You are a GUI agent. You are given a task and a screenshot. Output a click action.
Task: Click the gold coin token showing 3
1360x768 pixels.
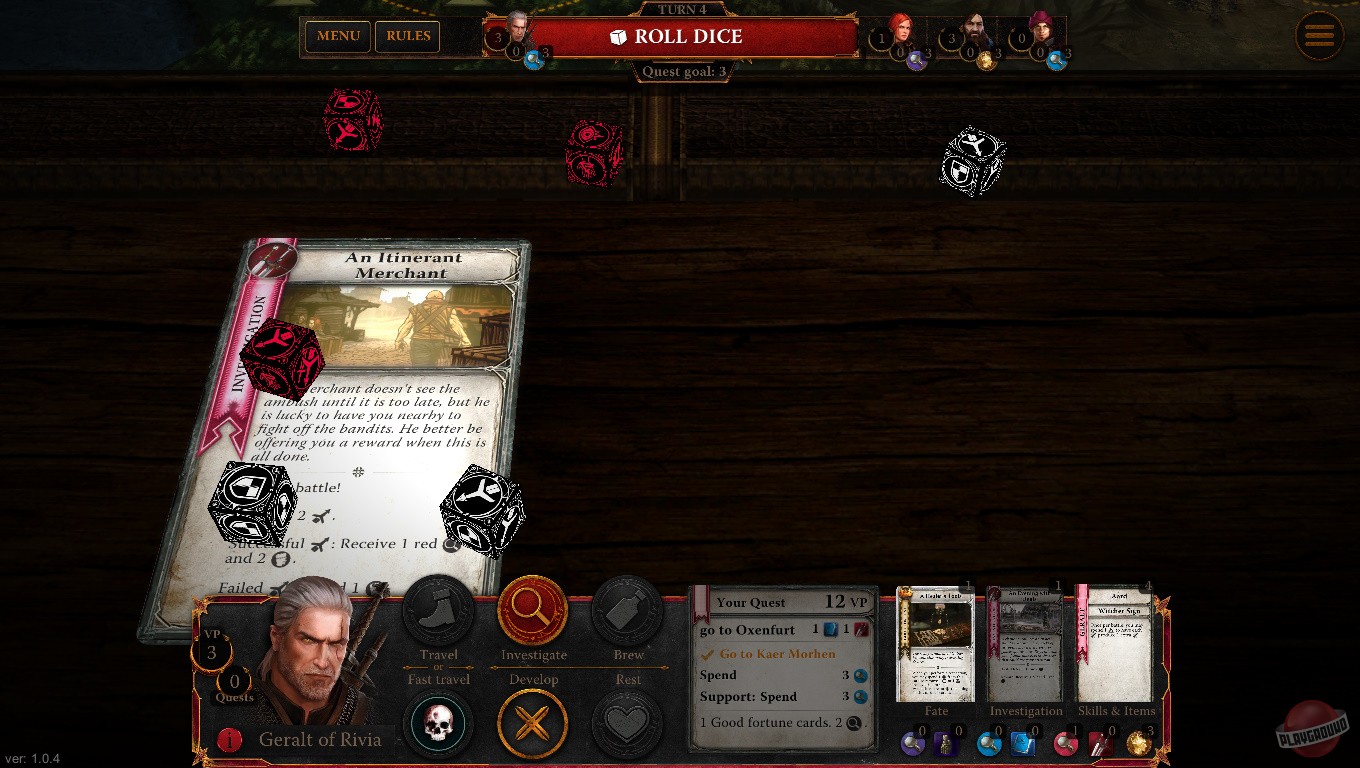[x=1137, y=745]
